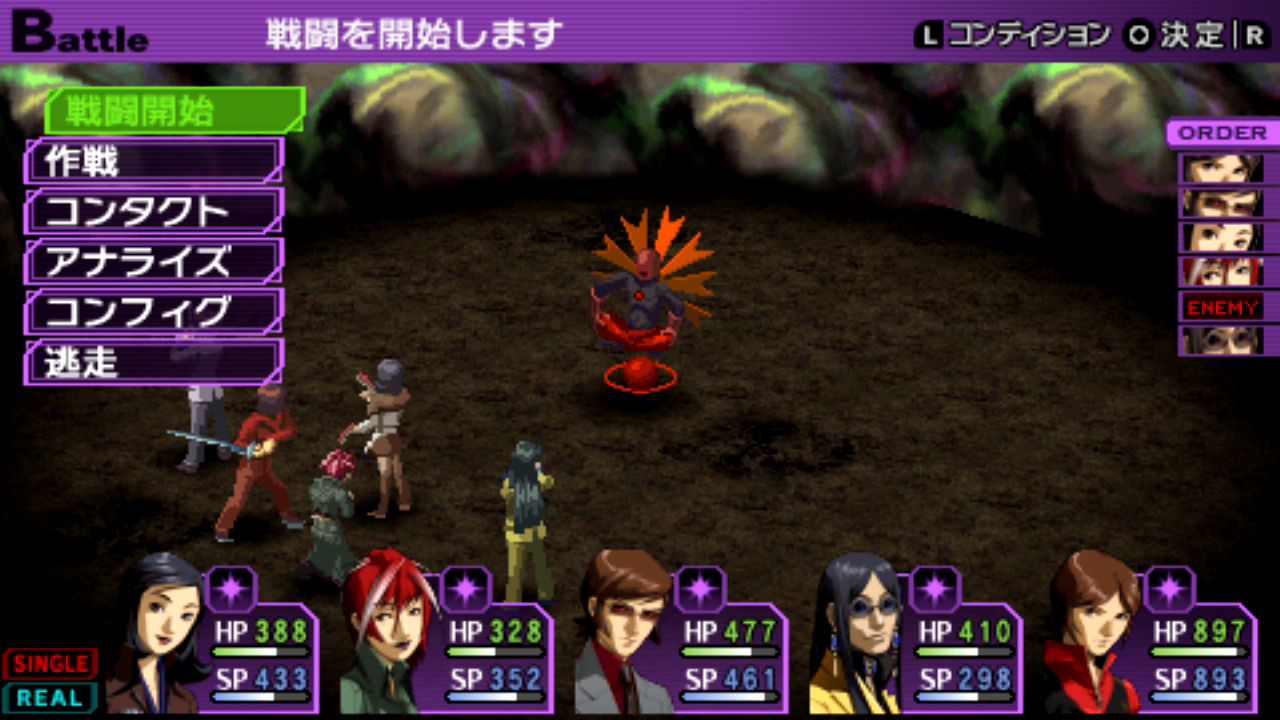This screenshot has height=720, width=1280.
Task: Click the ORDER header label
Action: click(x=1221, y=133)
